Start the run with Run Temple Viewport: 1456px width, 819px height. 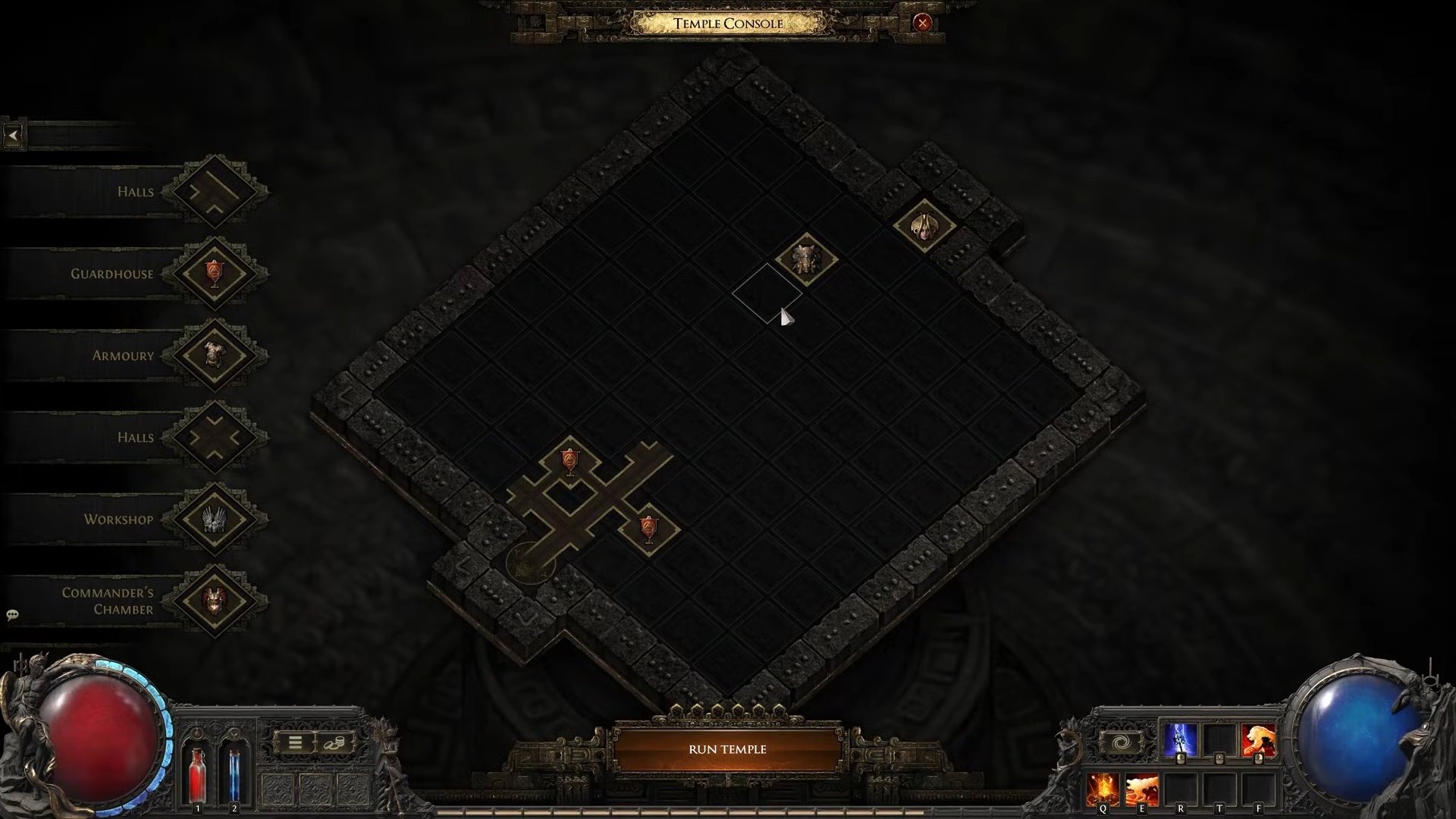coord(727,749)
